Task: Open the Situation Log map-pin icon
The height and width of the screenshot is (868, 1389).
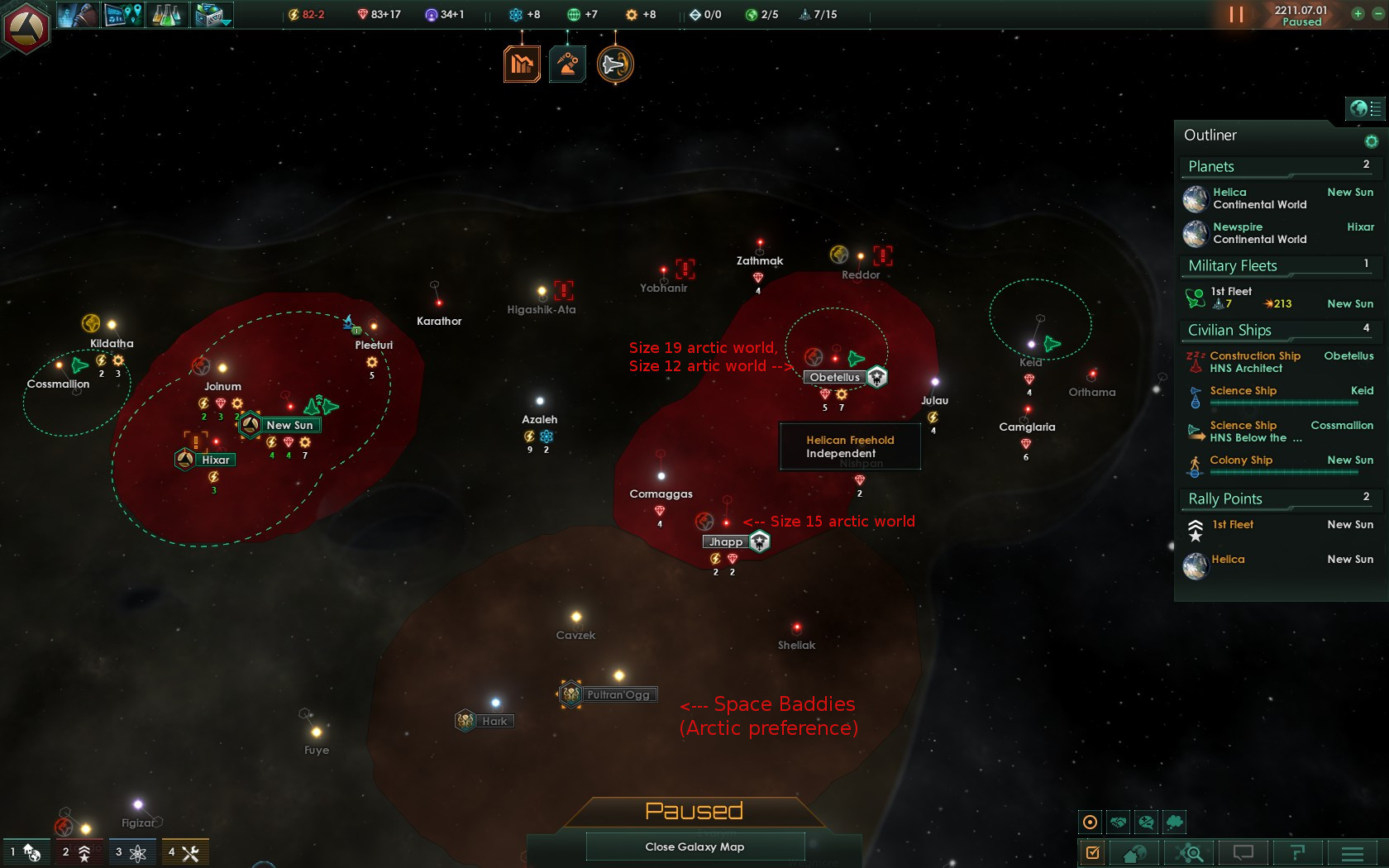Action: coord(123,15)
